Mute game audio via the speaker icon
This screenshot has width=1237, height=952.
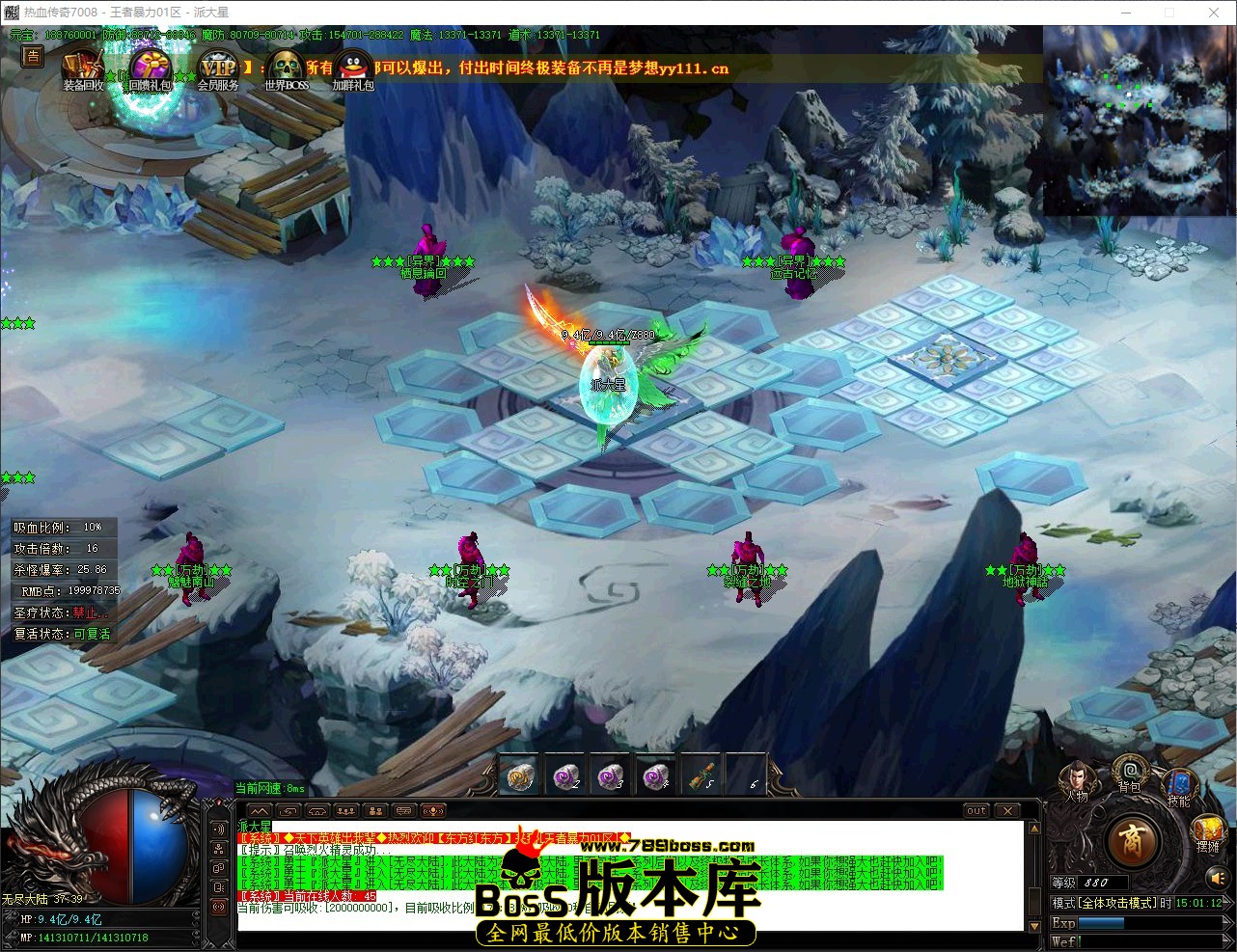tap(1219, 878)
